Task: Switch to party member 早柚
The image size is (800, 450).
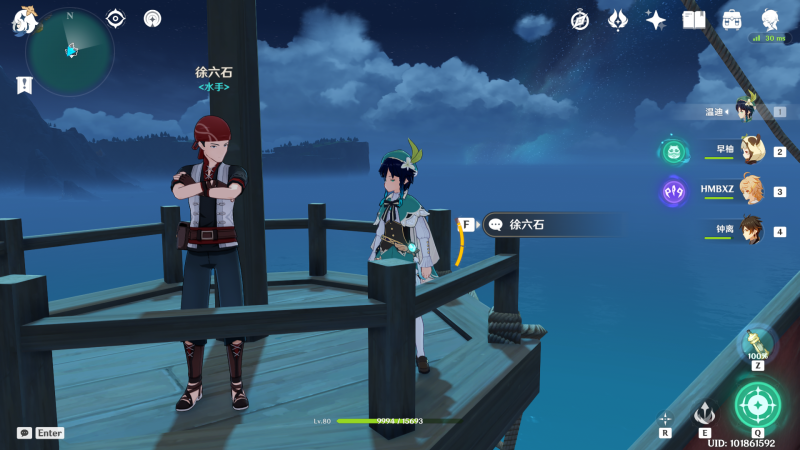Action: 748,151
